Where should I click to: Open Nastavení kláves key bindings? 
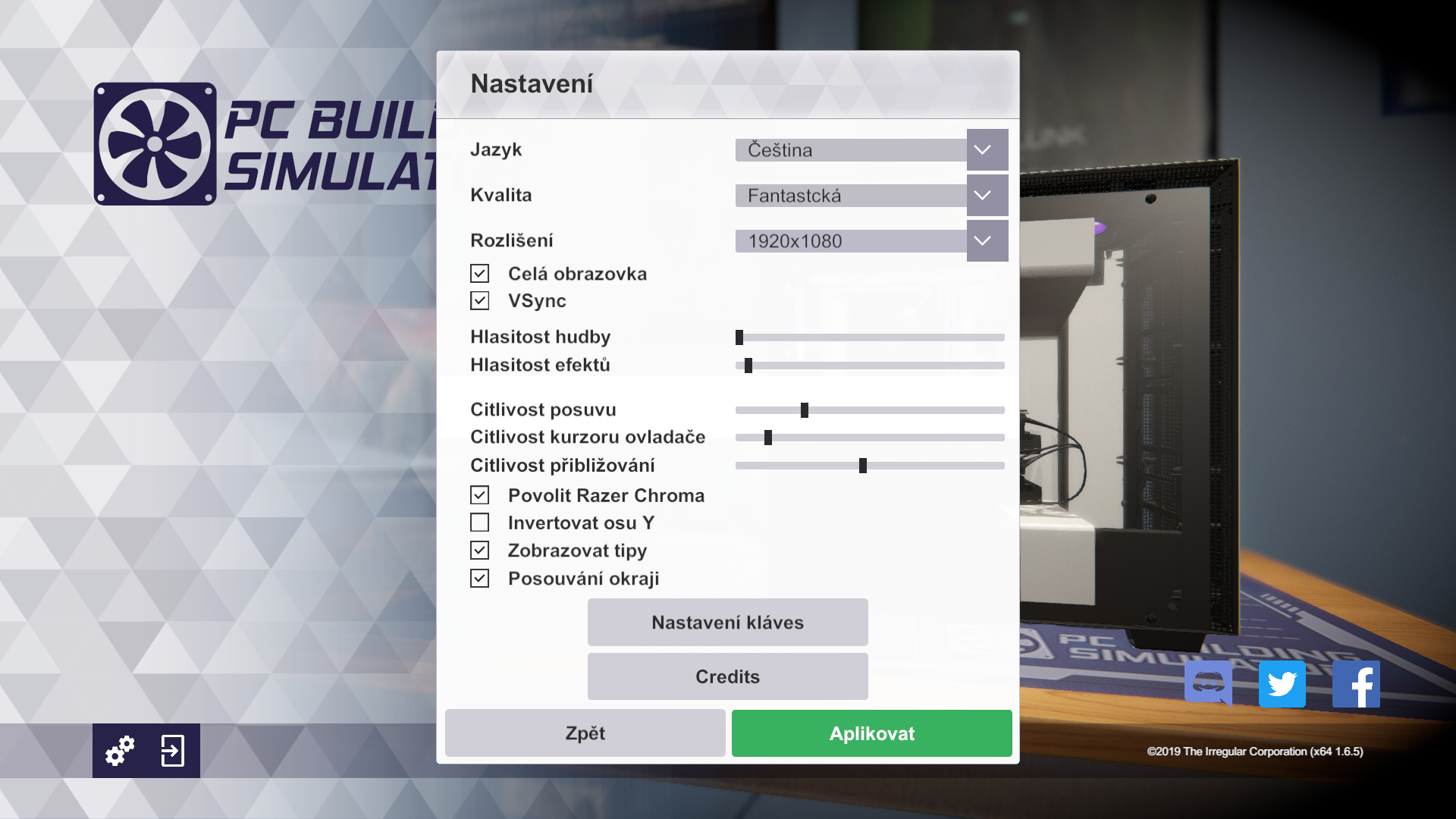(x=727, y=623)
